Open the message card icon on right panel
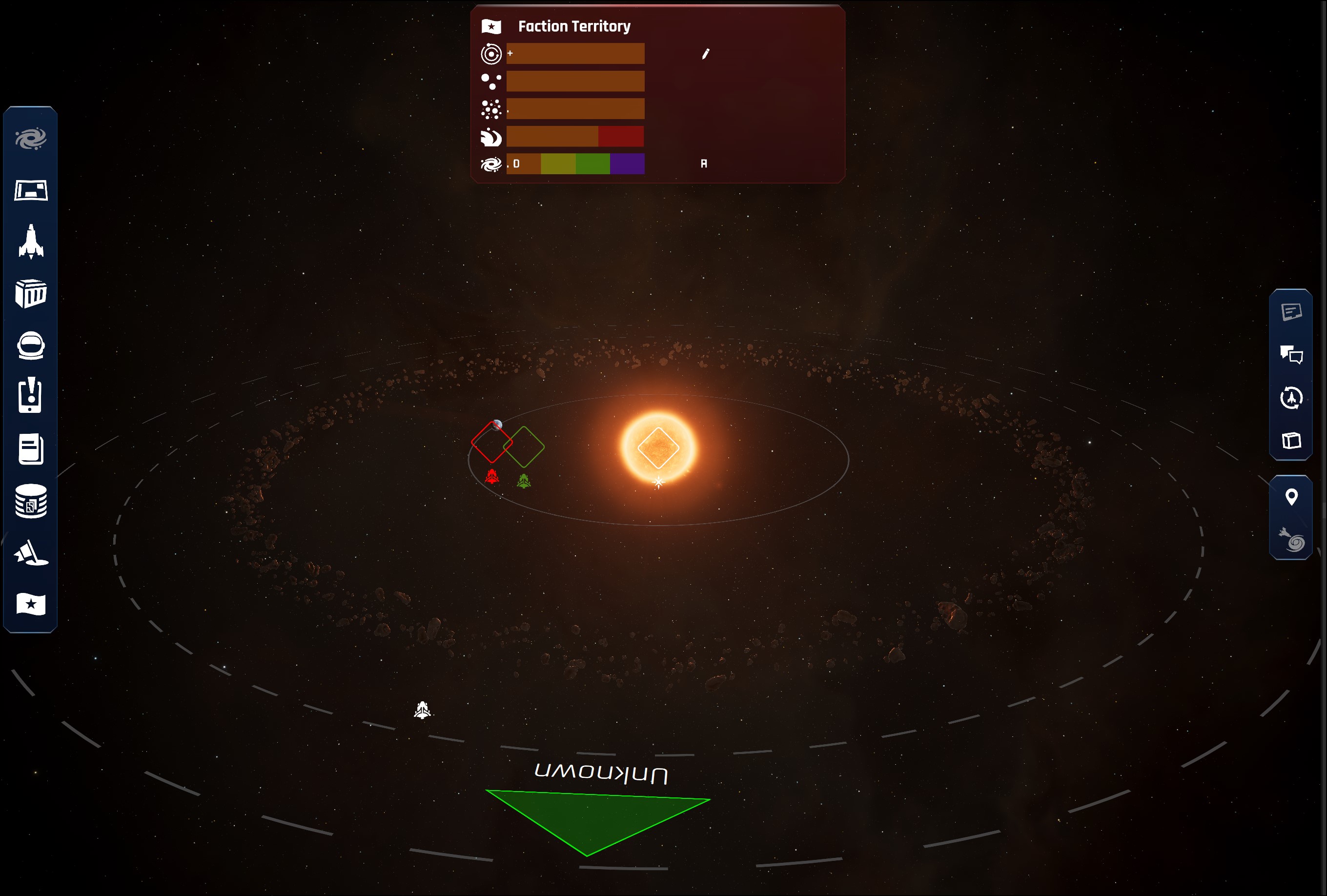 [1291, 312]
